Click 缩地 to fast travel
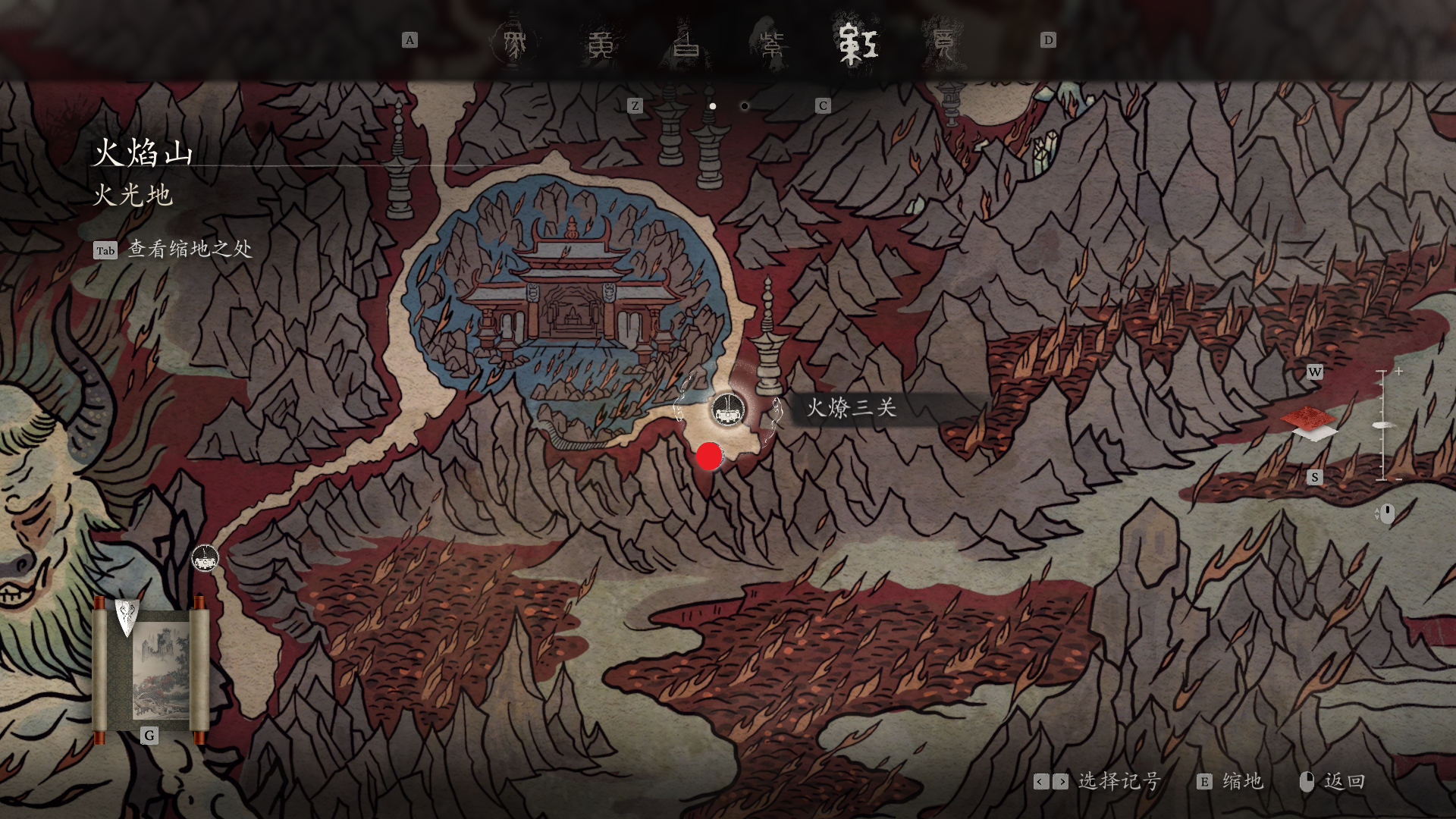 (1241, 781)
